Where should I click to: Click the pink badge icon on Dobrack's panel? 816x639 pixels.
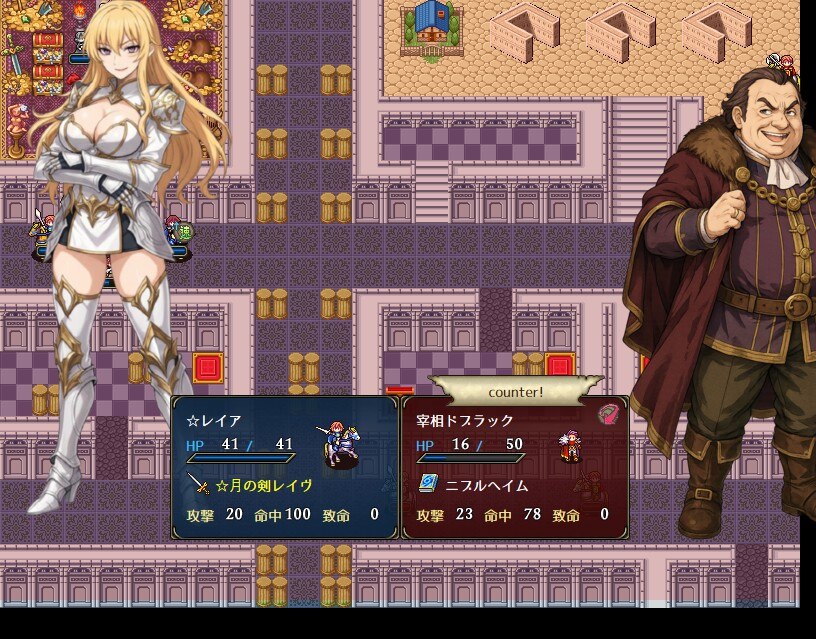pyautogui.click(x=609, y=413)
